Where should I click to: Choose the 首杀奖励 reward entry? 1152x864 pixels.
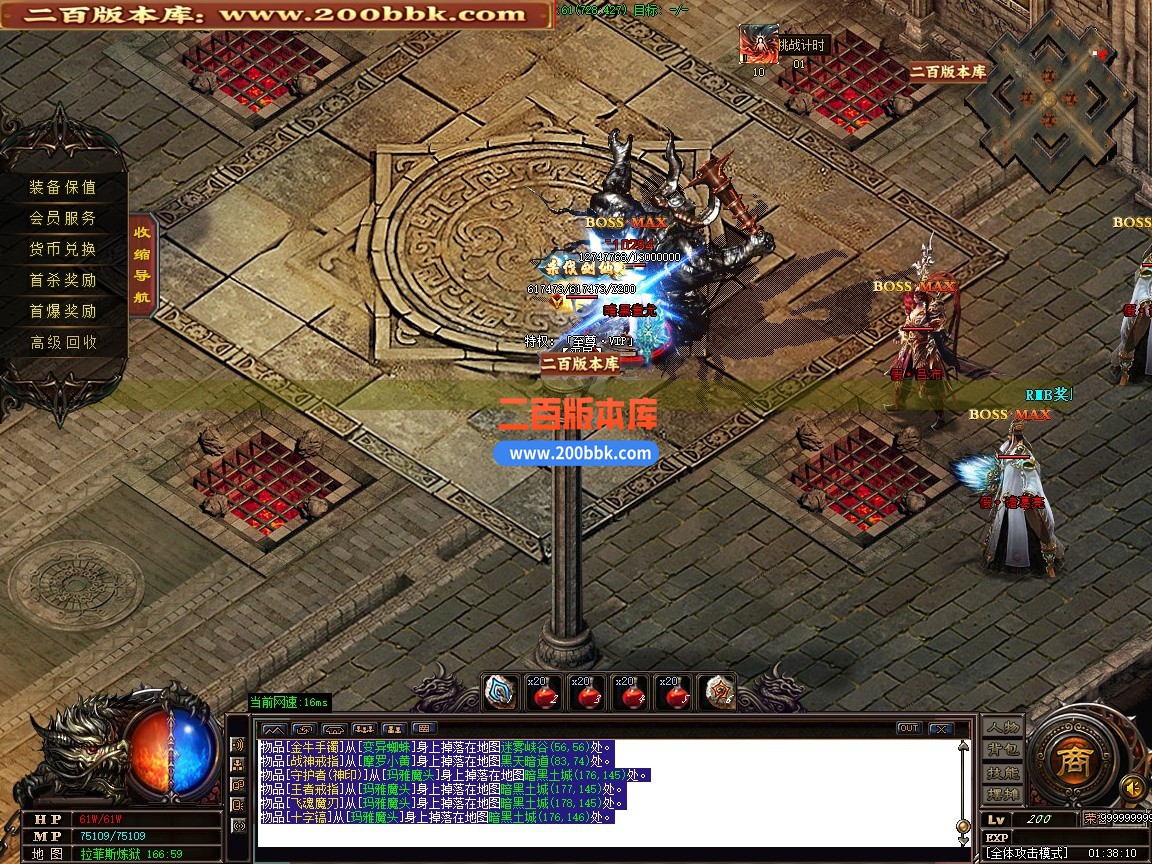(63, 280)
